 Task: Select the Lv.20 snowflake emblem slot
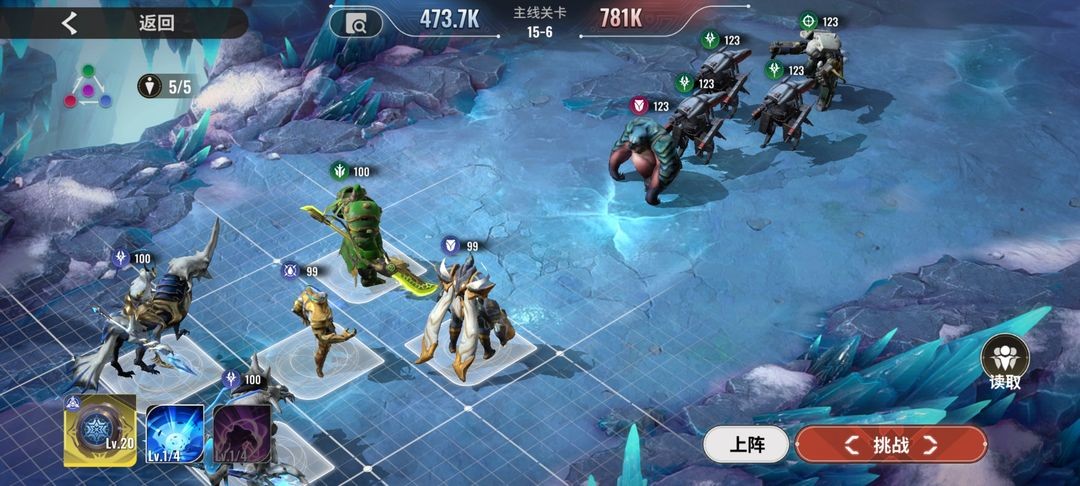(x=100, y=431)
